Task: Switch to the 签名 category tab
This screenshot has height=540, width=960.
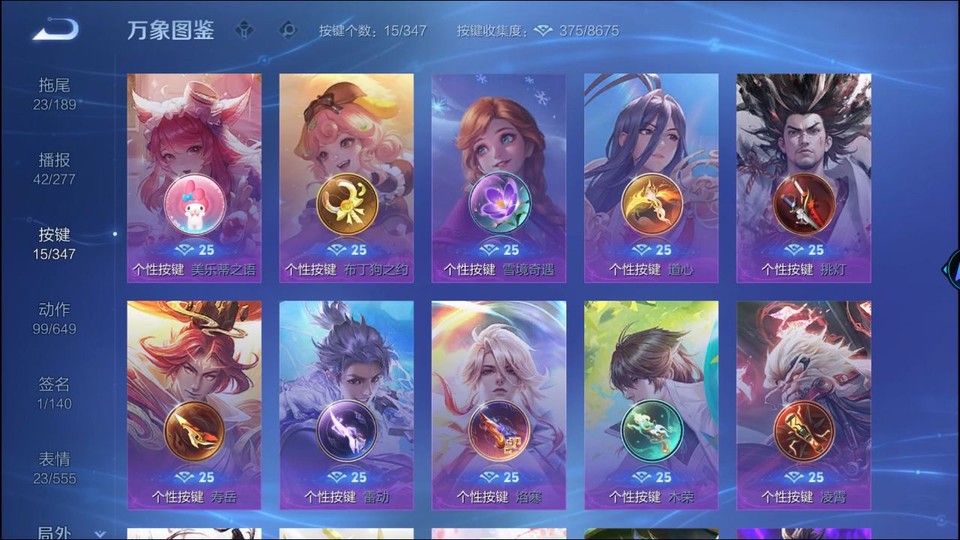Action: click(x=55, y=393)
